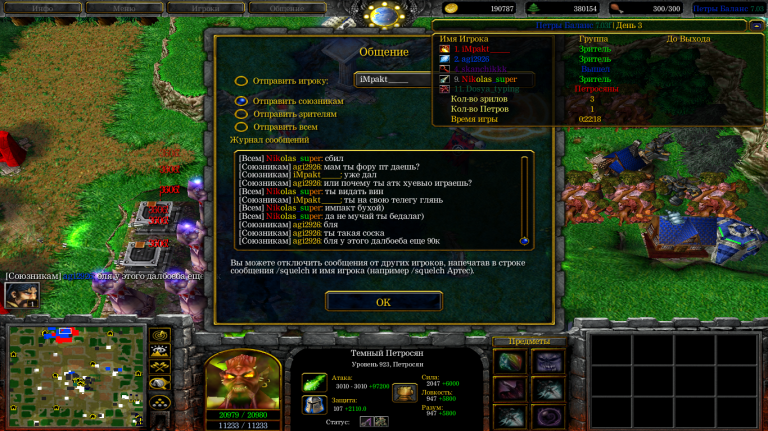Click the hero icon at screen's left edge
Image resolution: width=768 pixels, height=431 pixels.
[x=19, y=295]
